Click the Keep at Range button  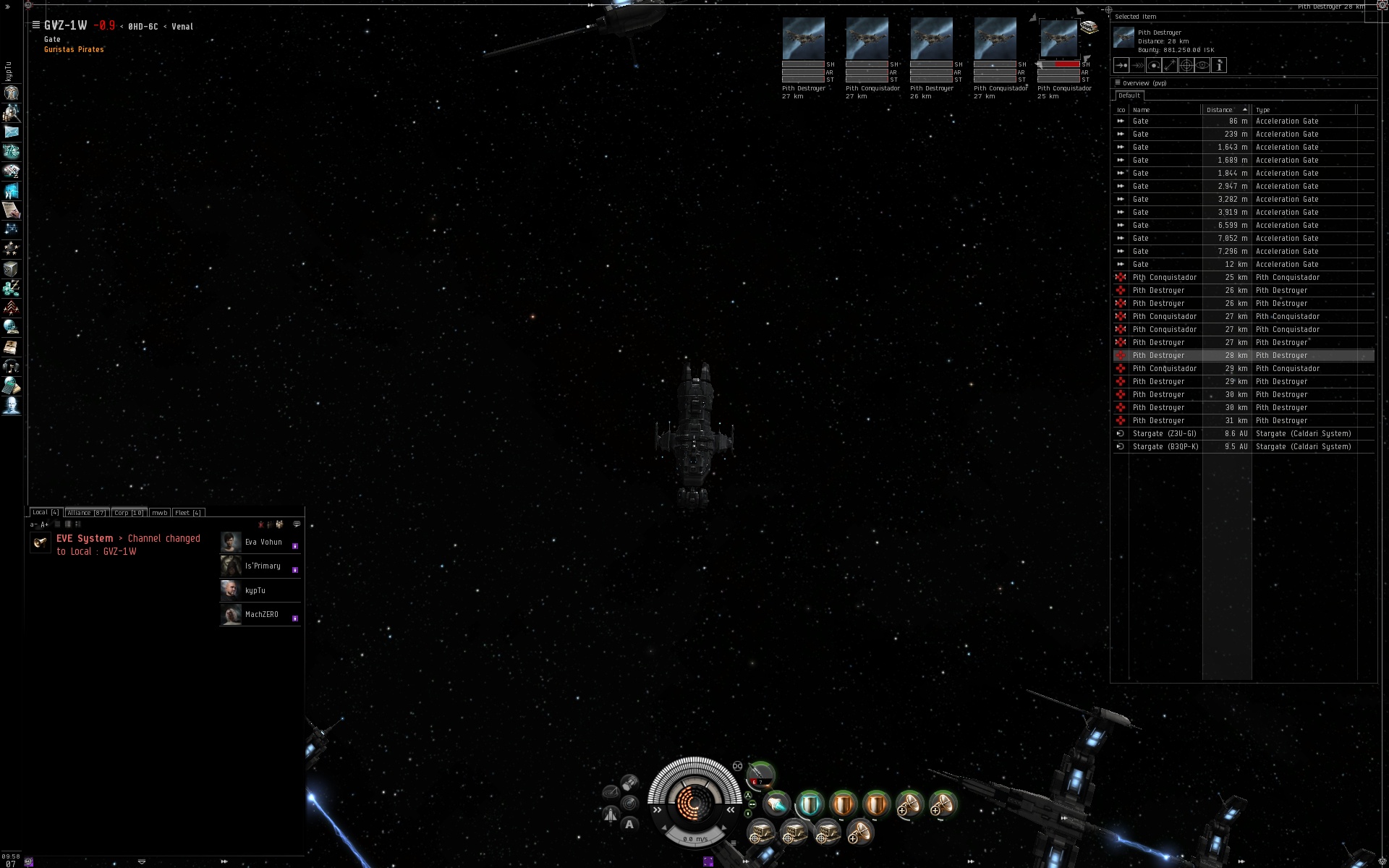coord(1170,65)
